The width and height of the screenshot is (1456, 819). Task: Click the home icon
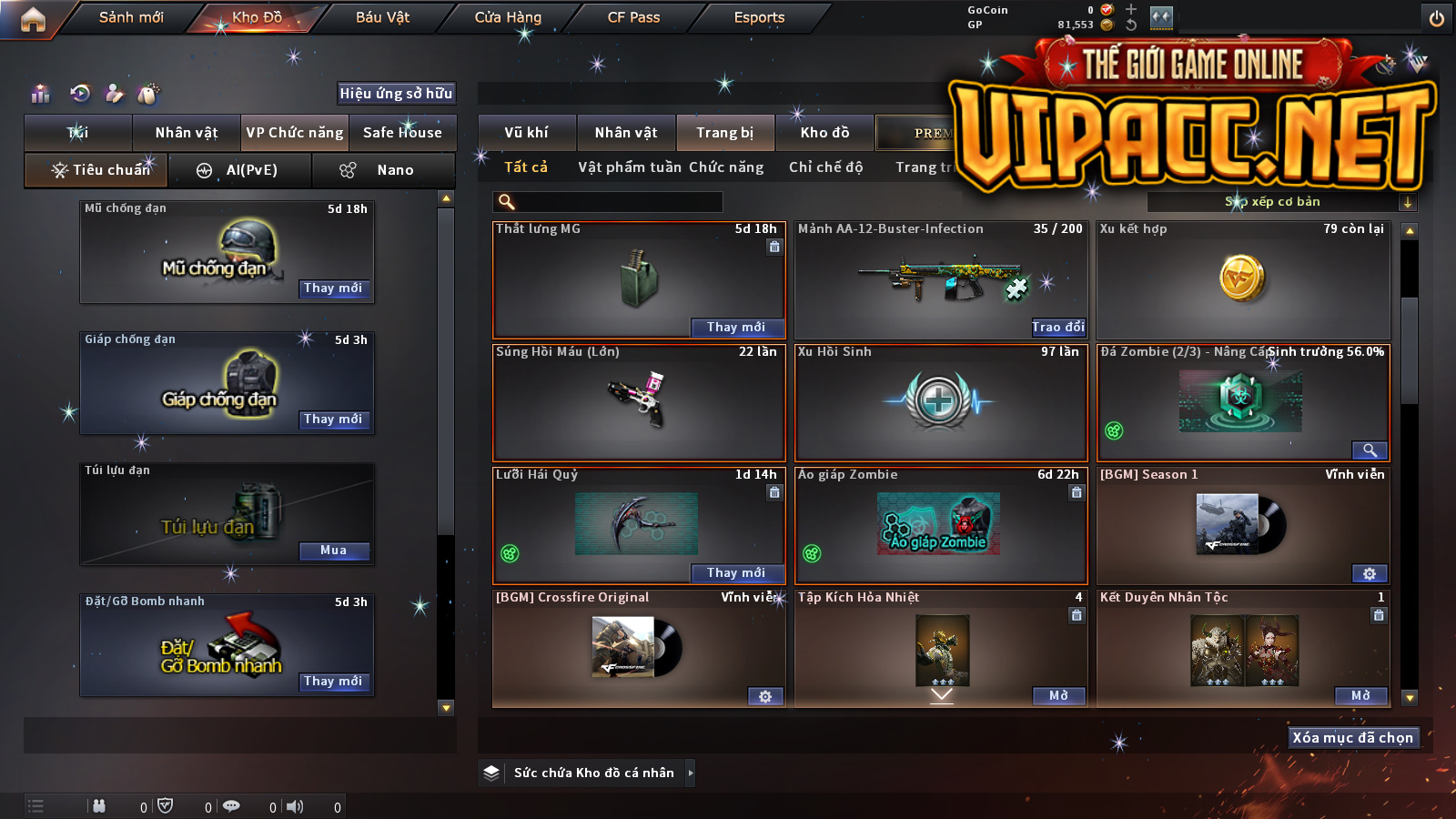point(33,19)
